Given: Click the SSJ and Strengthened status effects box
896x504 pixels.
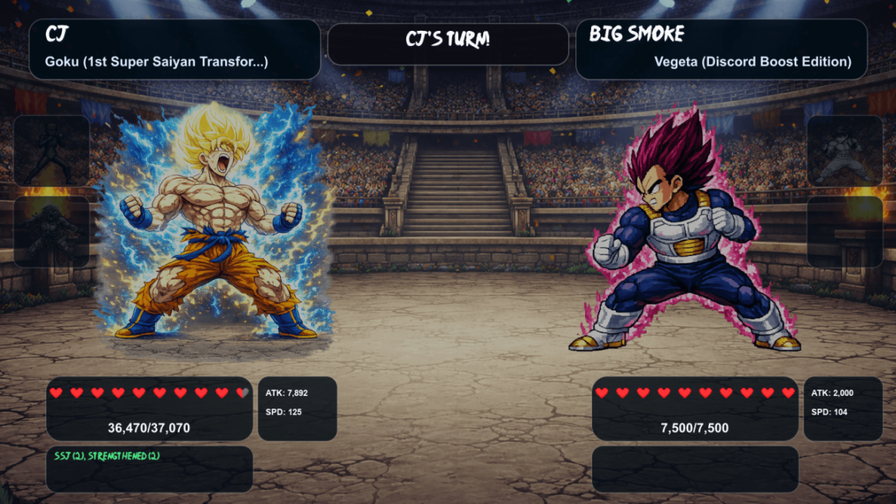Looking at the screenshot, I should point(149,469).
